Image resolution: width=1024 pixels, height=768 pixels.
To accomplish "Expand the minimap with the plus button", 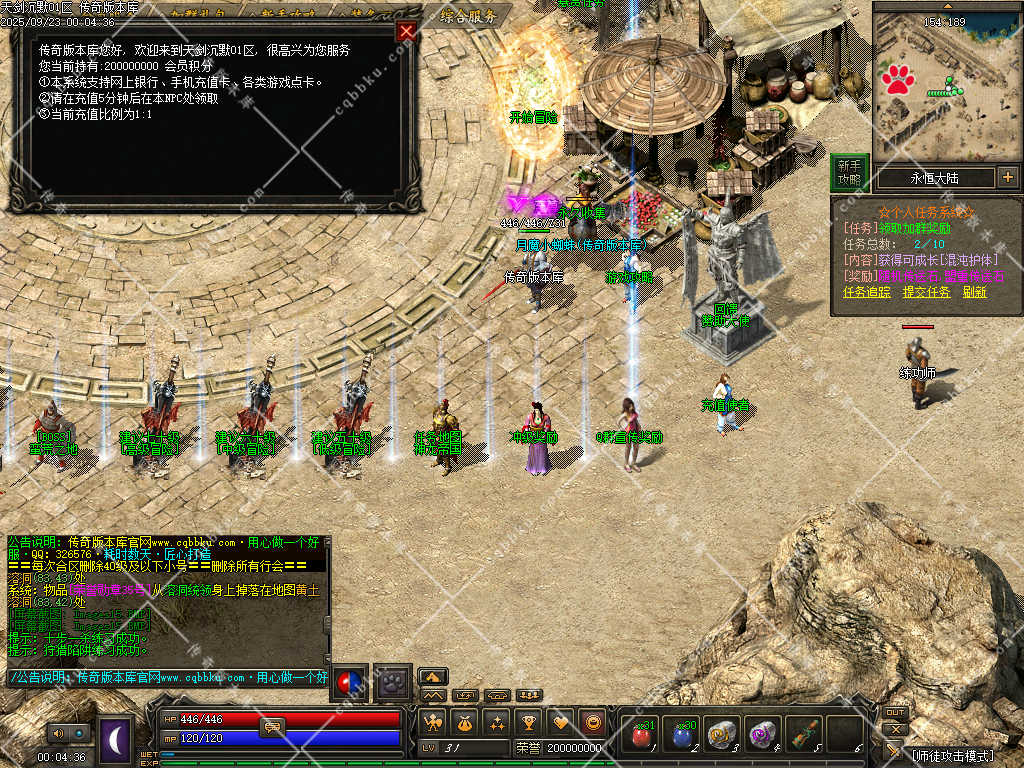I will 1007,178.
